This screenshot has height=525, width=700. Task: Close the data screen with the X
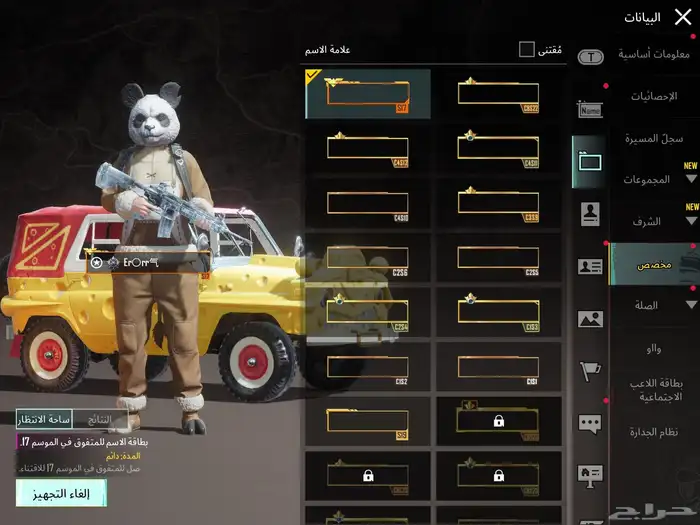pos(683,16)
